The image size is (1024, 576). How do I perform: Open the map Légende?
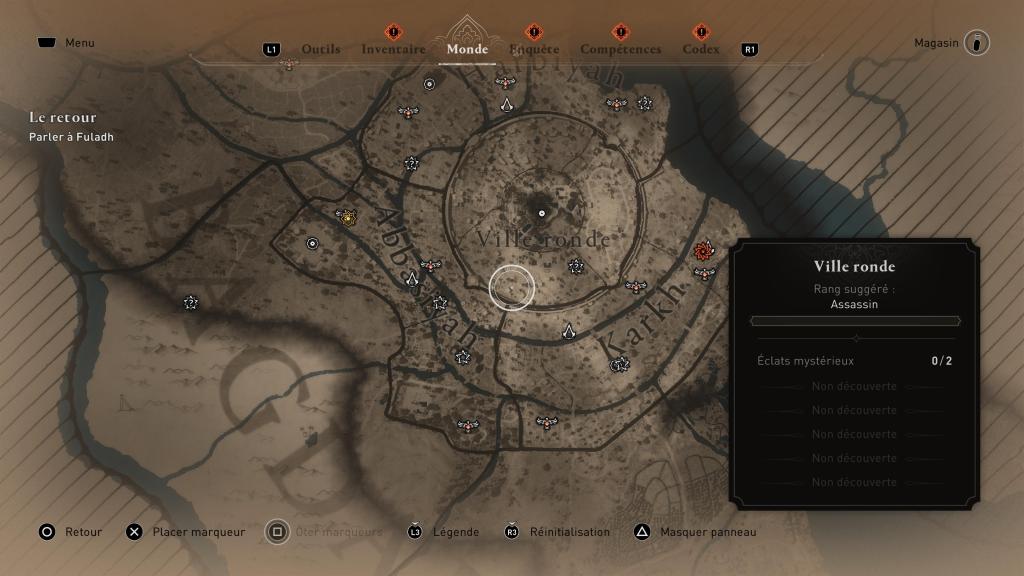pyautogui.click(x=443, y=532)
